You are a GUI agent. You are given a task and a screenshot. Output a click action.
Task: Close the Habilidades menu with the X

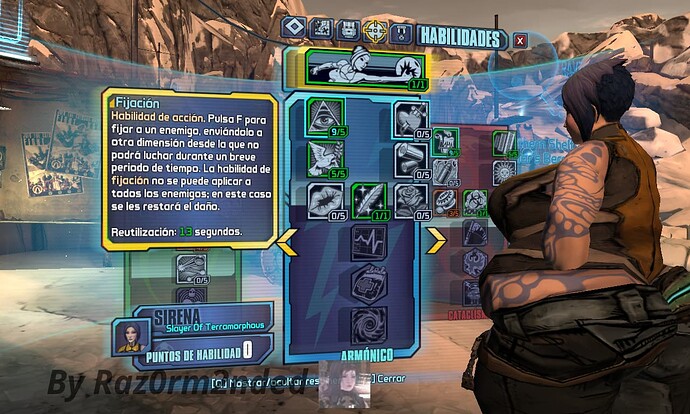[x=520, y=40]
